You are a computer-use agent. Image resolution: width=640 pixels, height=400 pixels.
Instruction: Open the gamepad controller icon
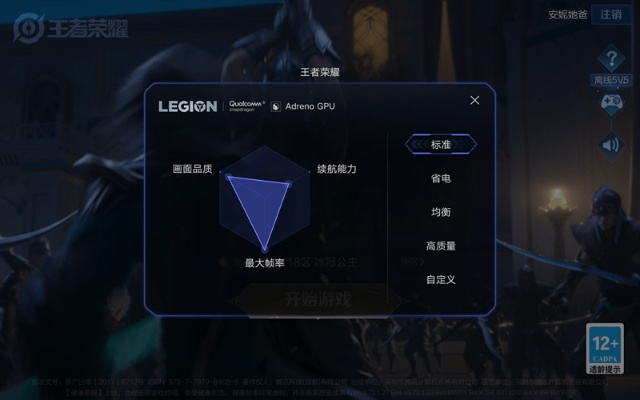pyautogui.click(x=611, y=102)
